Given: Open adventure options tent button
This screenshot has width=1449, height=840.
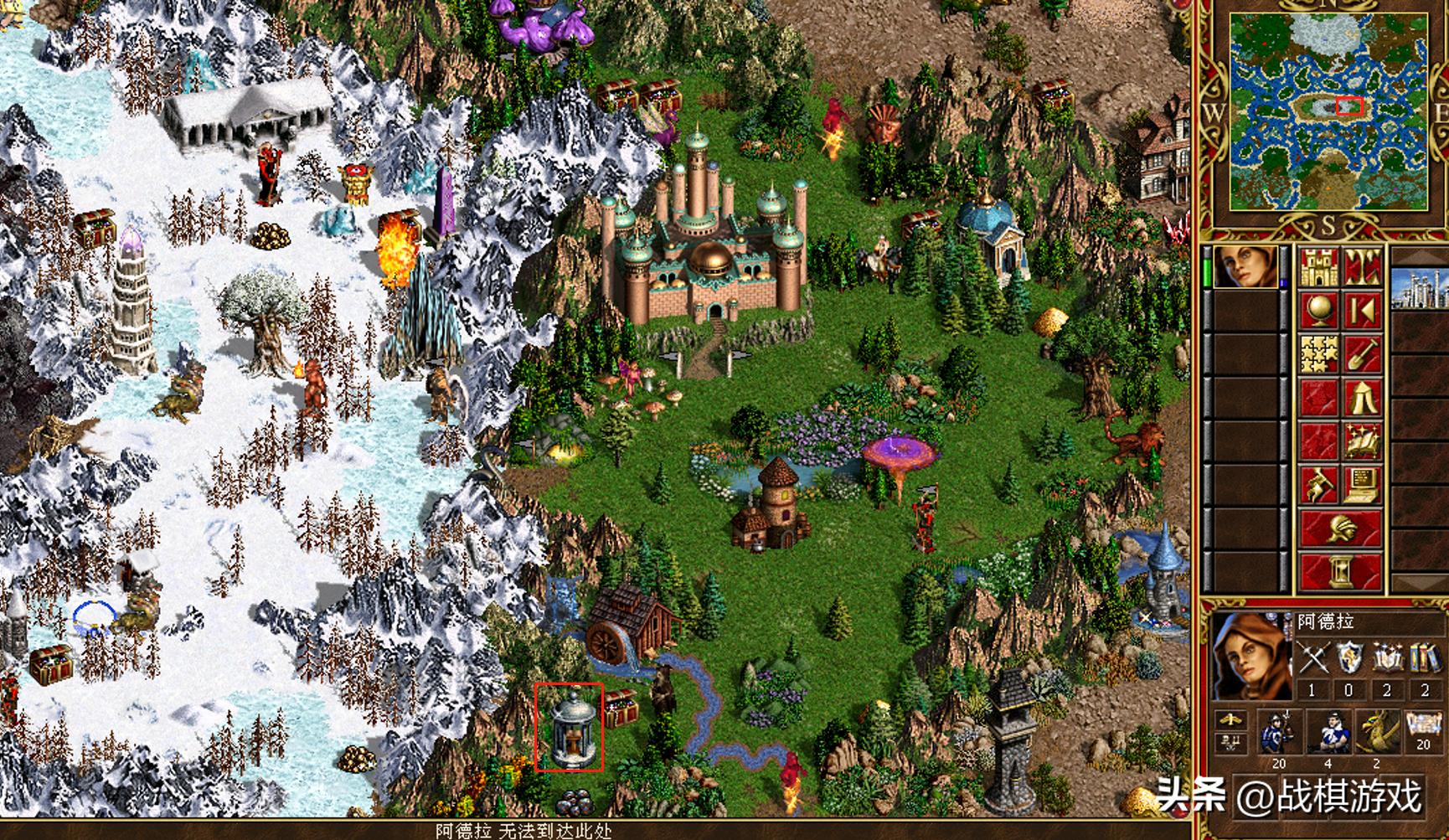Looking at the screenshot, I should pyautogui.click(x=1362, y=398).
